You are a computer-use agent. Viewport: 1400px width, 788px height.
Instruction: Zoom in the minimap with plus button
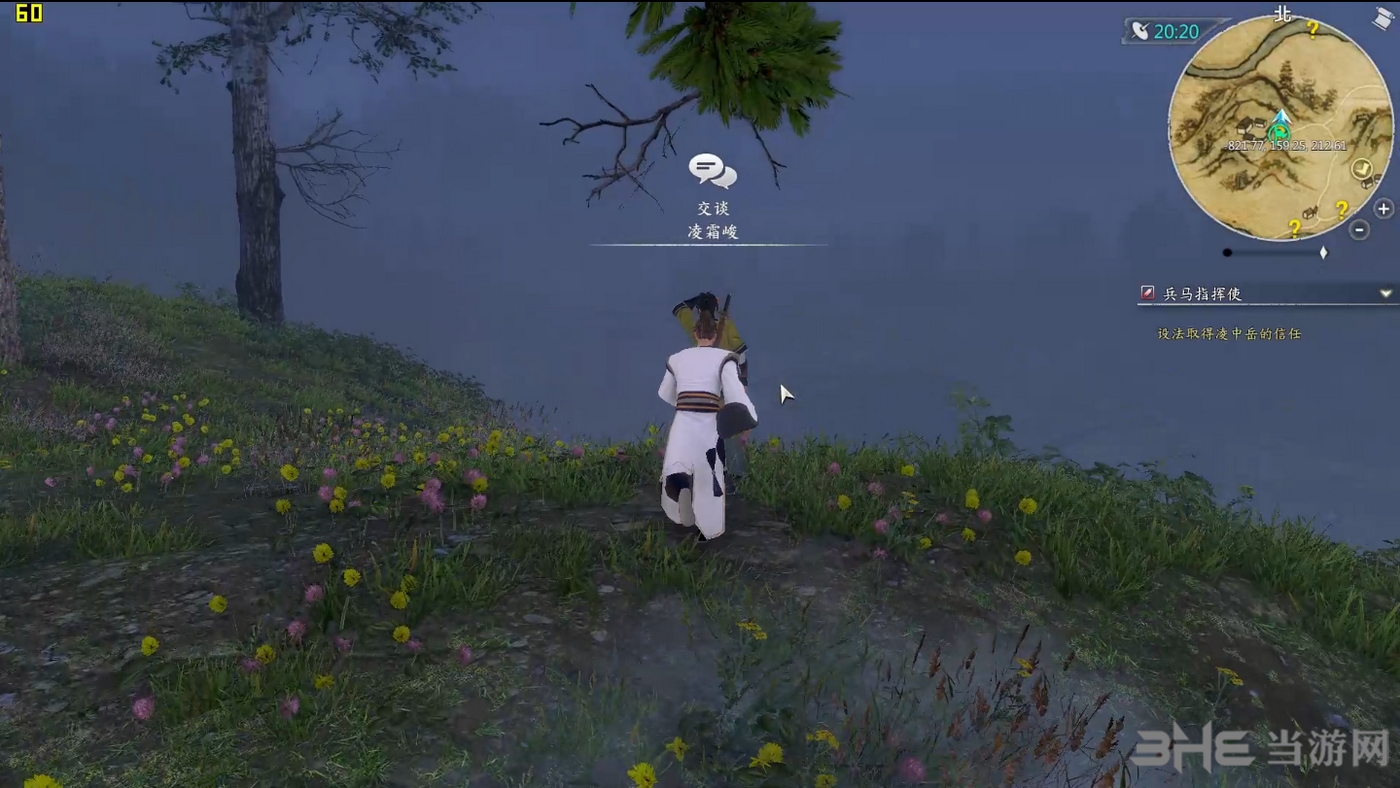click(x=1383, y=209)
